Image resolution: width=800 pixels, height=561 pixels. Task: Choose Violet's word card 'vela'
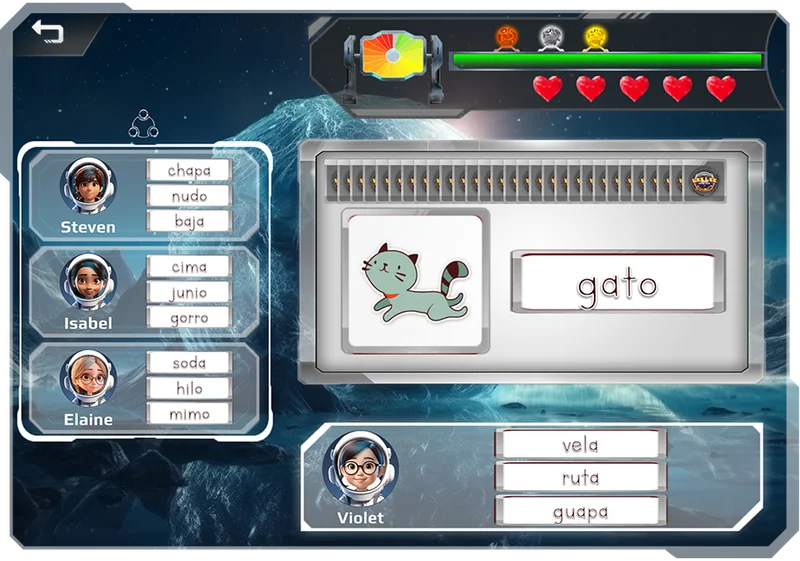click(580, 445)
